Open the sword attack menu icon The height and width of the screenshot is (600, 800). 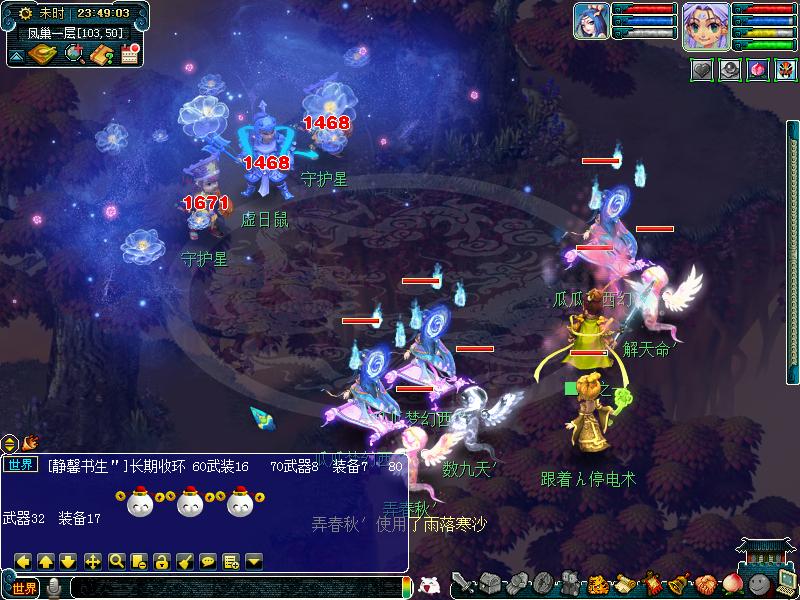(463, 583)
